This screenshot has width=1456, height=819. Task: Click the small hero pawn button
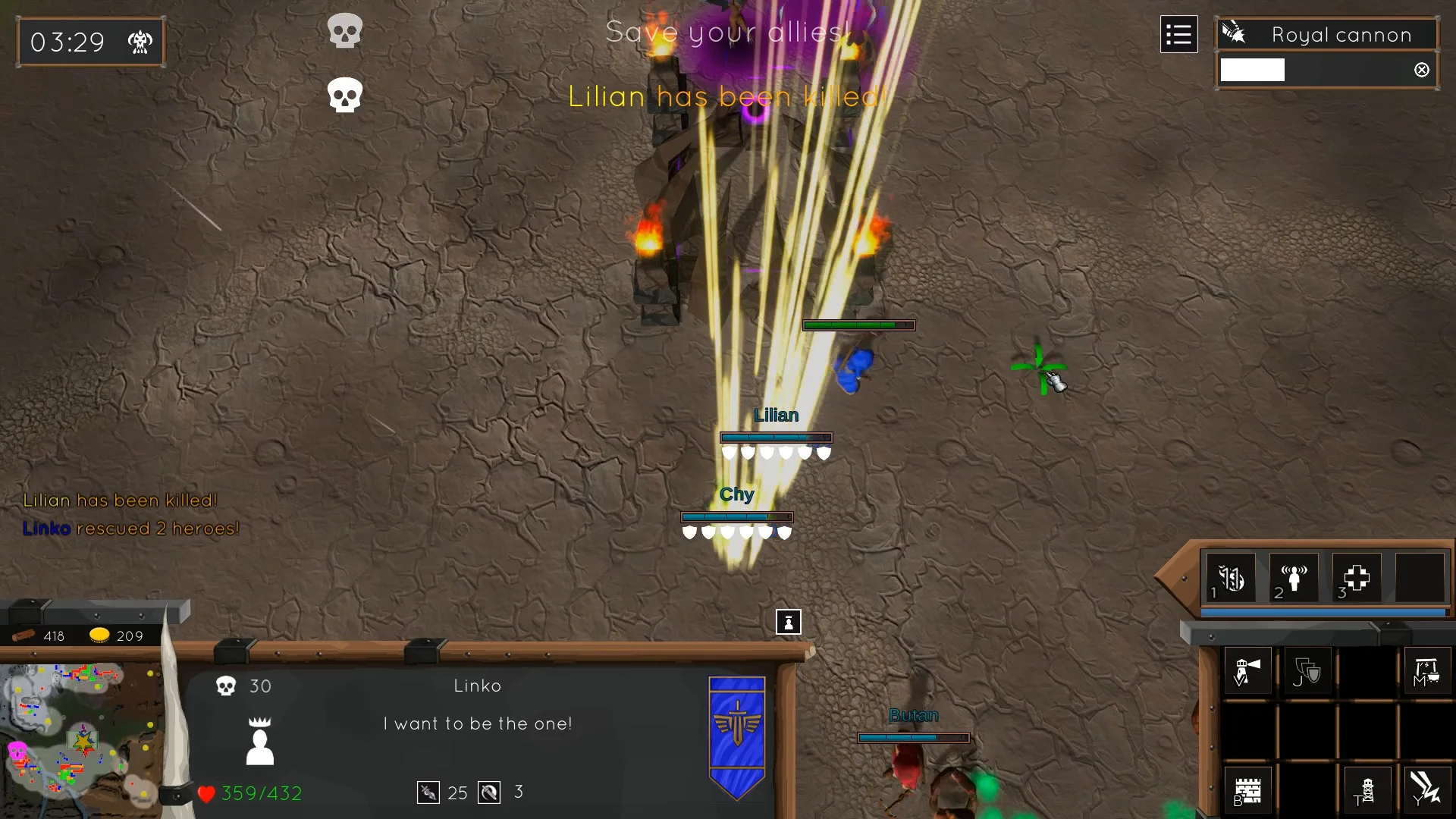[789, 622]
